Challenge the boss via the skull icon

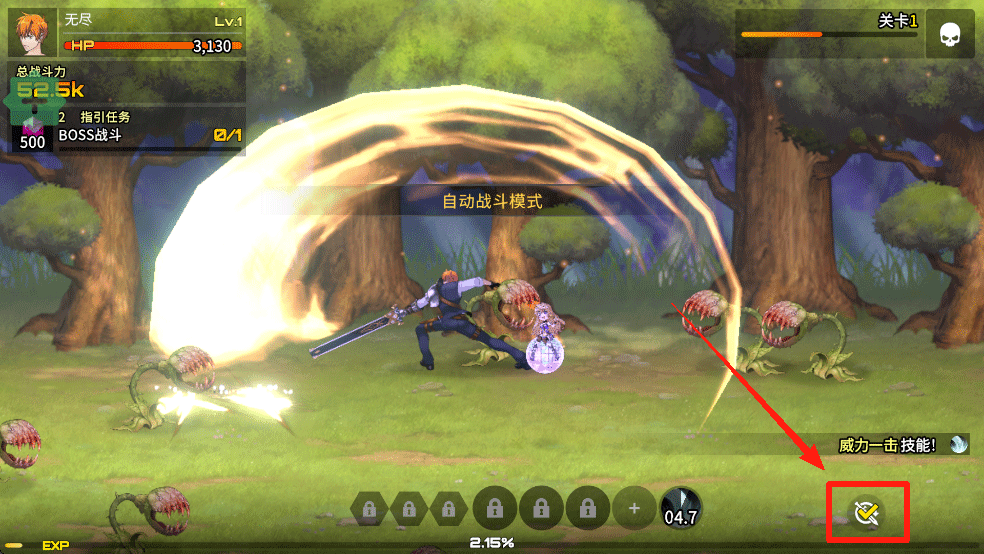click(950, 36)
